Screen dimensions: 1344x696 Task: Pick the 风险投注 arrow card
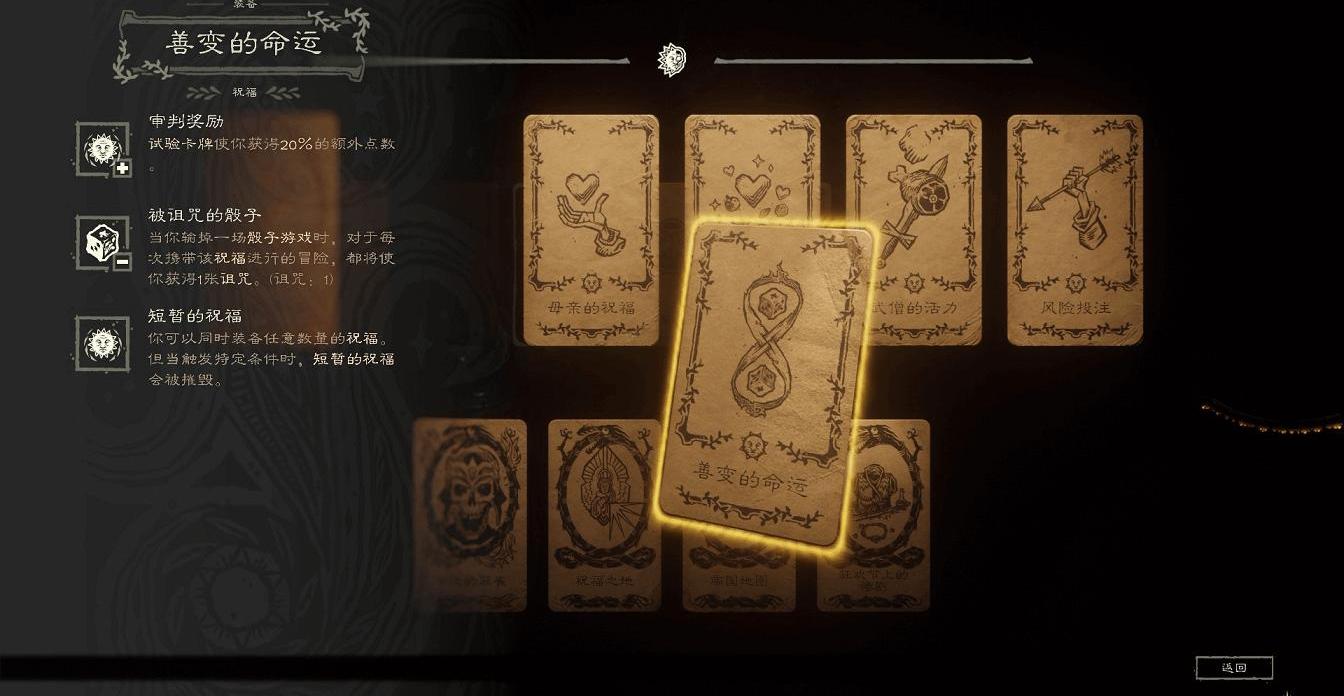[x=1074, y=230]
